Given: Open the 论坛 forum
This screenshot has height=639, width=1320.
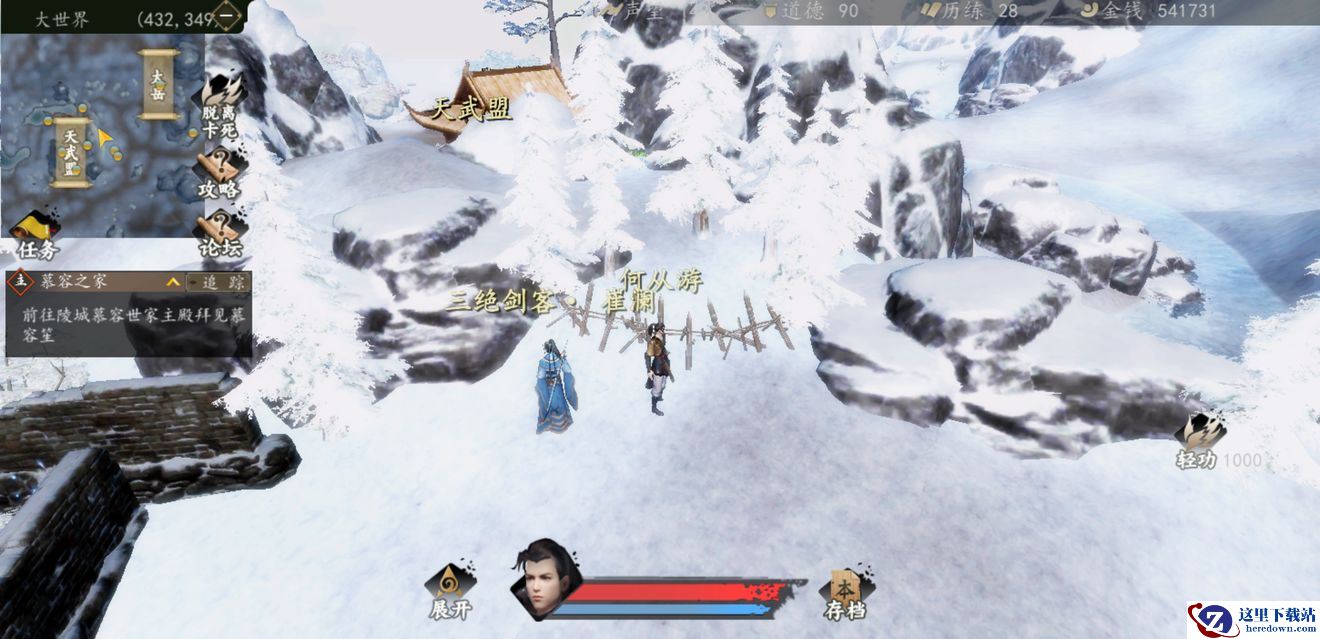Looking at the screenshot, I should click(221, 234).
